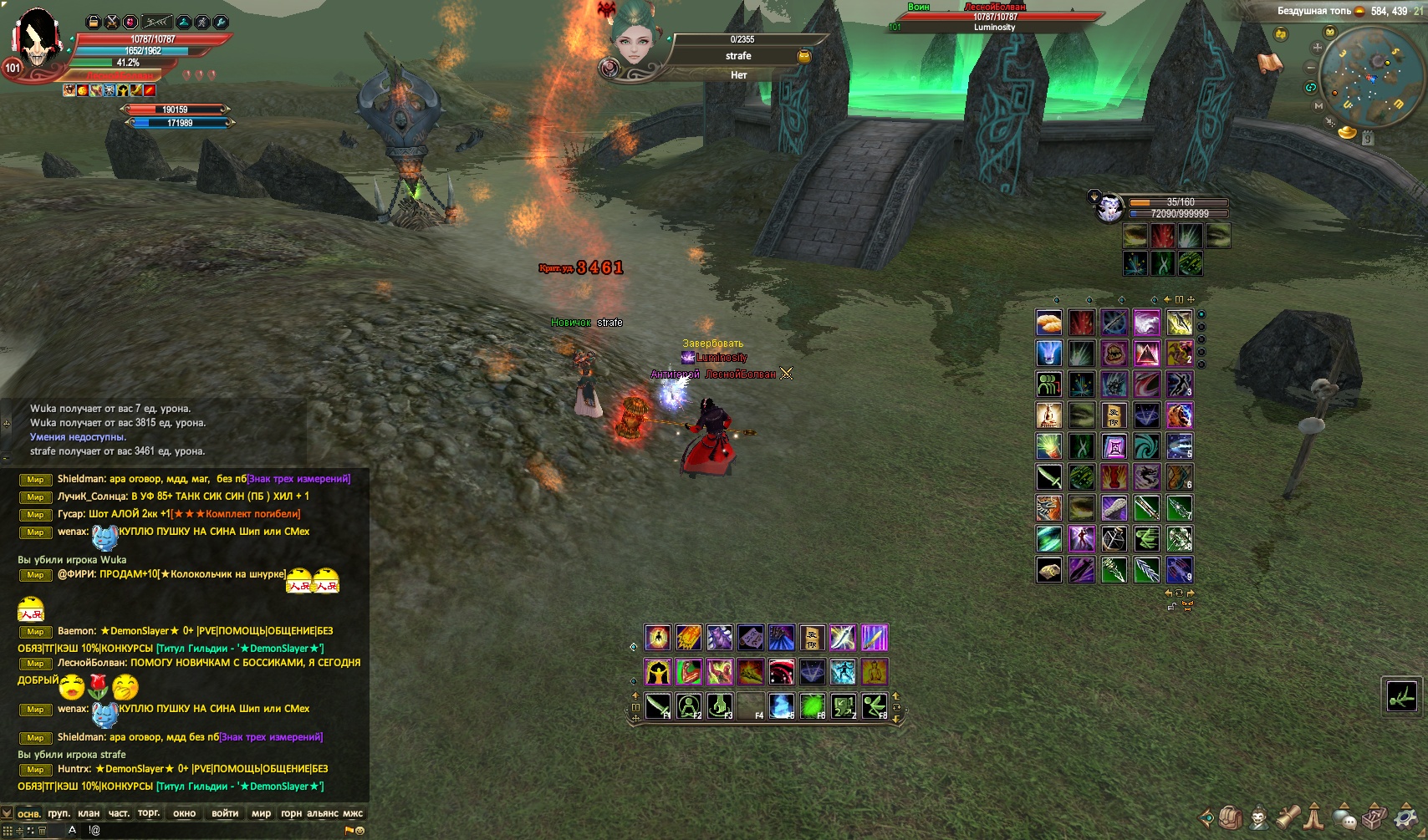Image resolution: width=1428 pixels, height=840 pixels.
Task: Open the gear-shaped system settings icon
Action: [1406, 817]
